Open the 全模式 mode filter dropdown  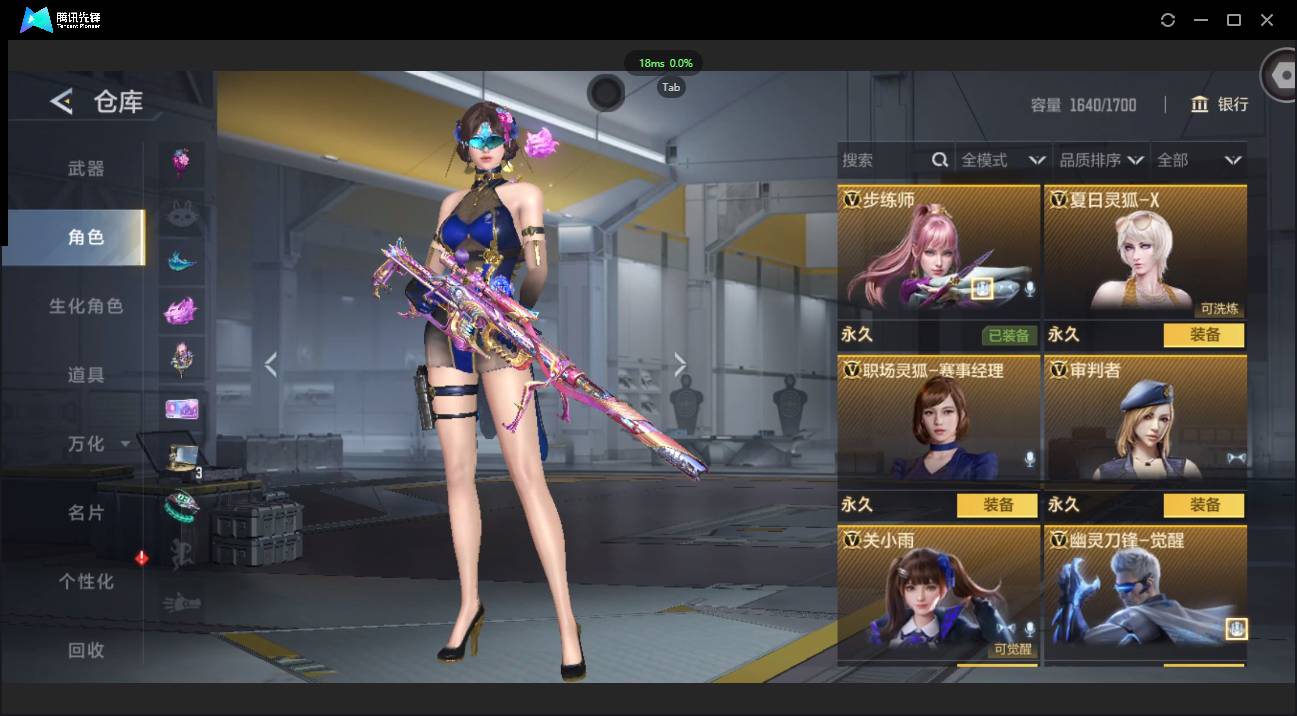1002,160
